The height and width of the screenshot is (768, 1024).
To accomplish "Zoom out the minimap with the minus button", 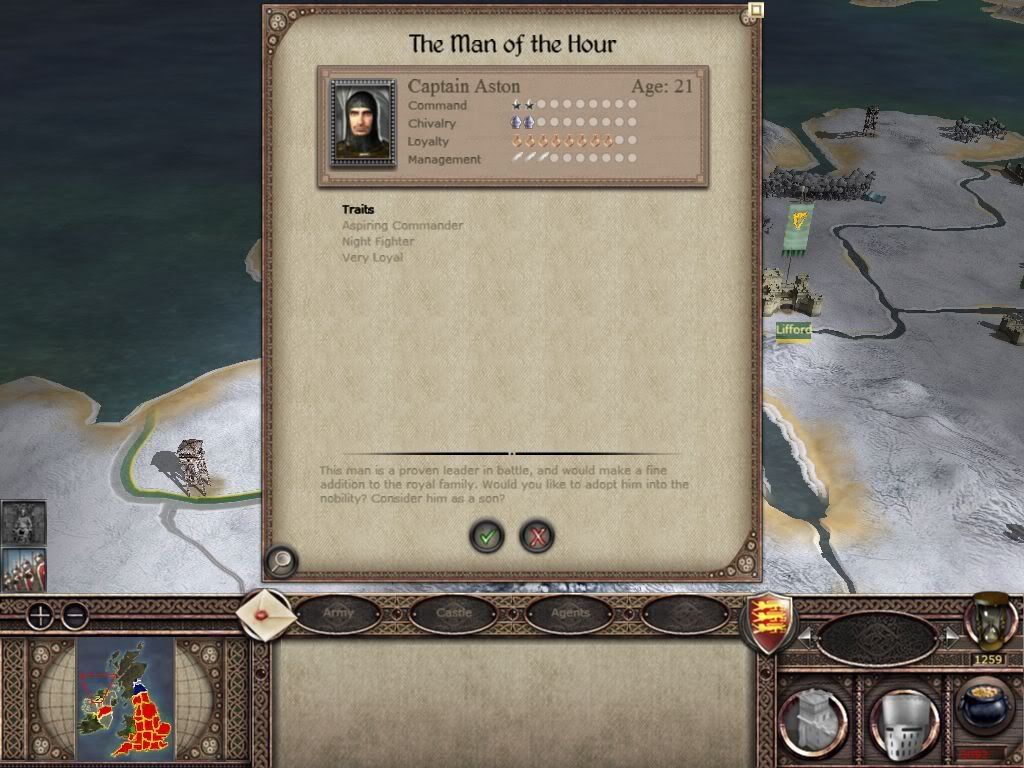I will (75, 616).
